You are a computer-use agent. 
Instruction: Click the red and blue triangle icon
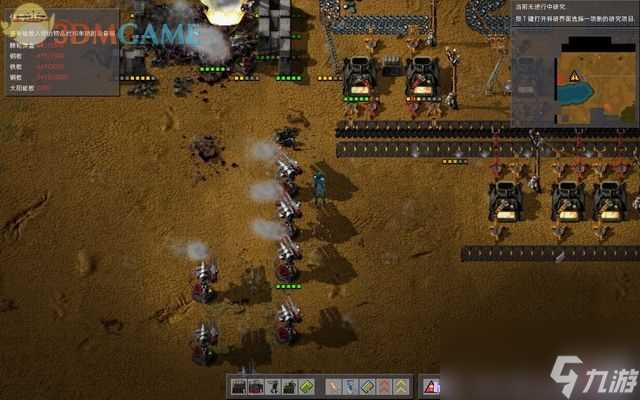point(431,386)
